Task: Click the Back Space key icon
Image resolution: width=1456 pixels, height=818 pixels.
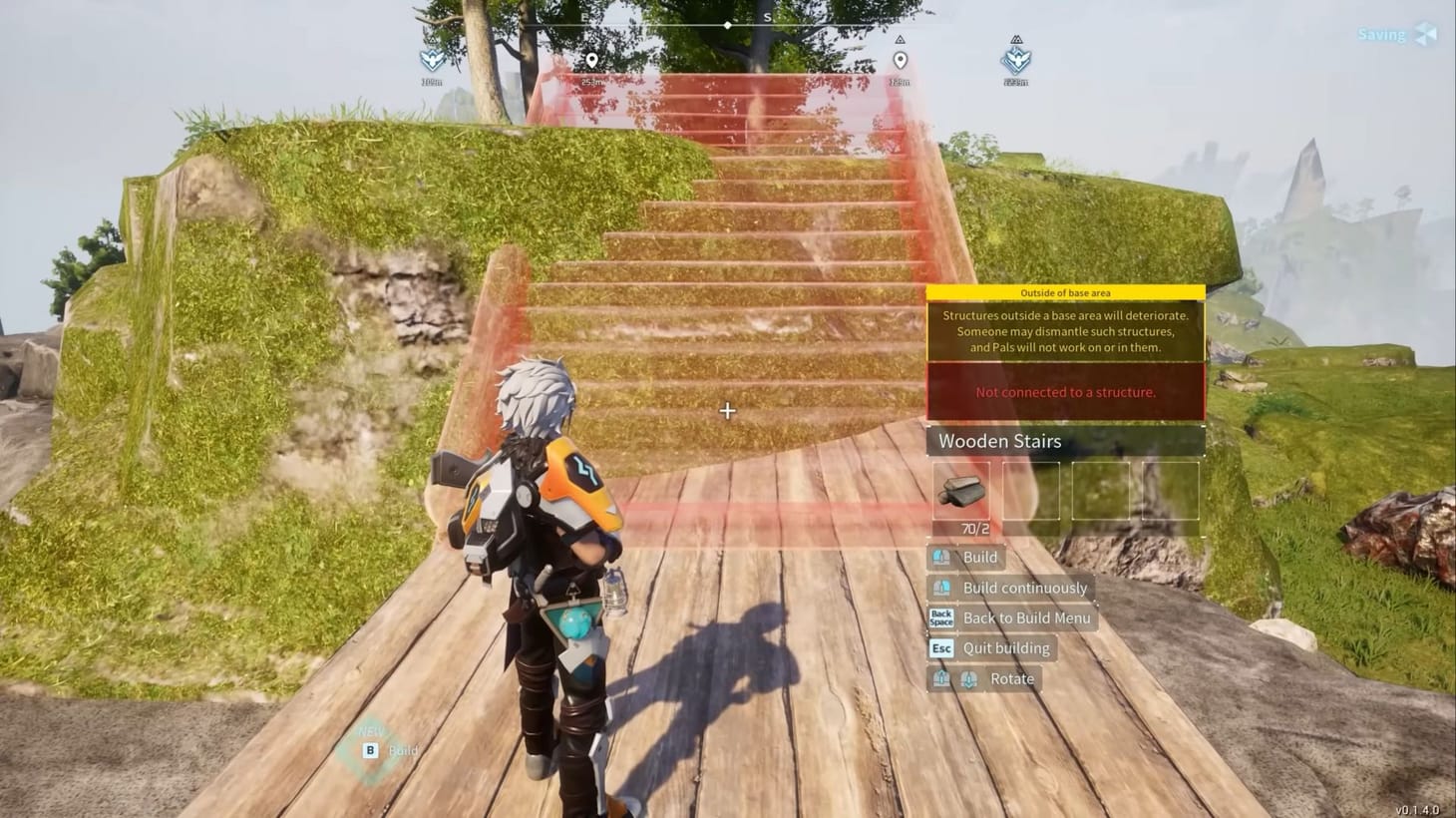Action: click(940, 617)
